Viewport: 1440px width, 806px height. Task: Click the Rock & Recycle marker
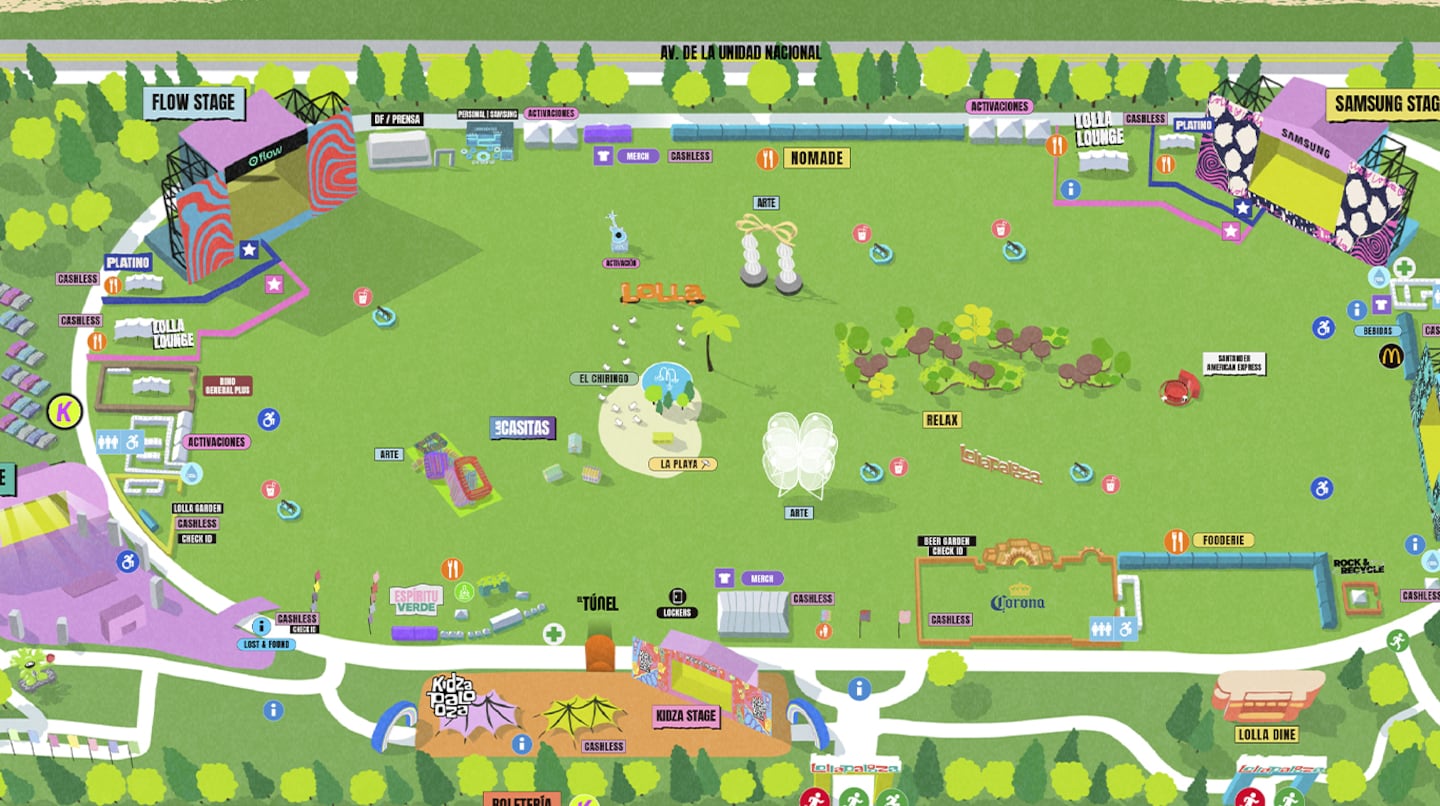1358,567
